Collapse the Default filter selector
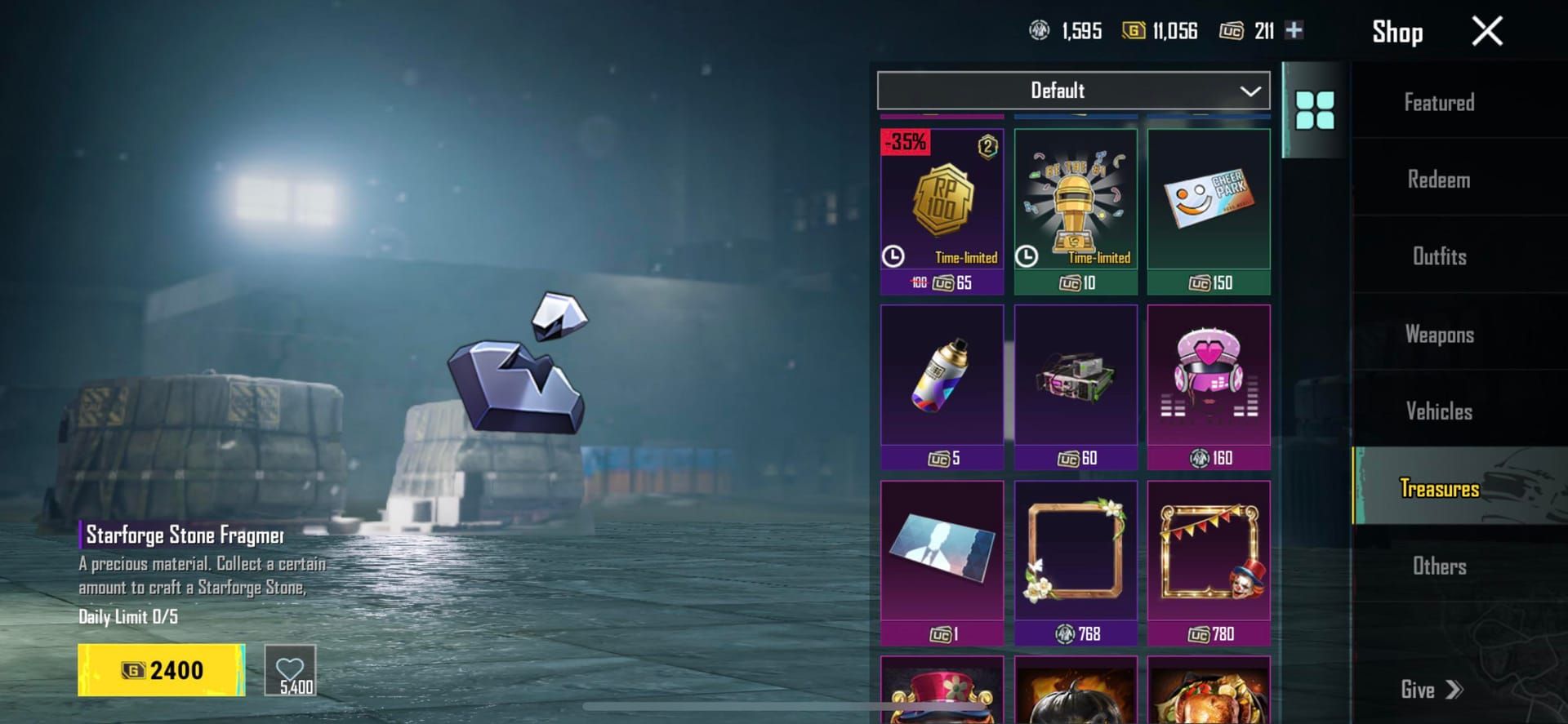1568x724 pixels. coord(1249,91)
